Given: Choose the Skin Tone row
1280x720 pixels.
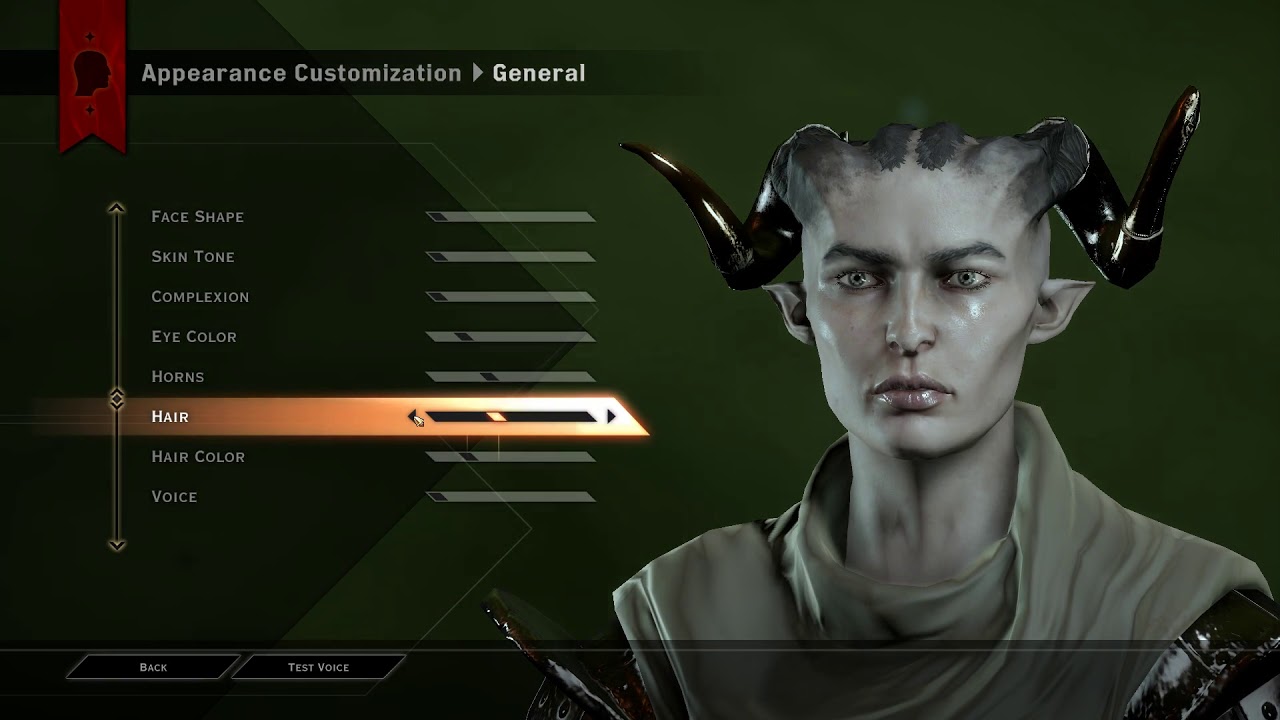Looking at the screenshot, I should [x=193, y=257].
